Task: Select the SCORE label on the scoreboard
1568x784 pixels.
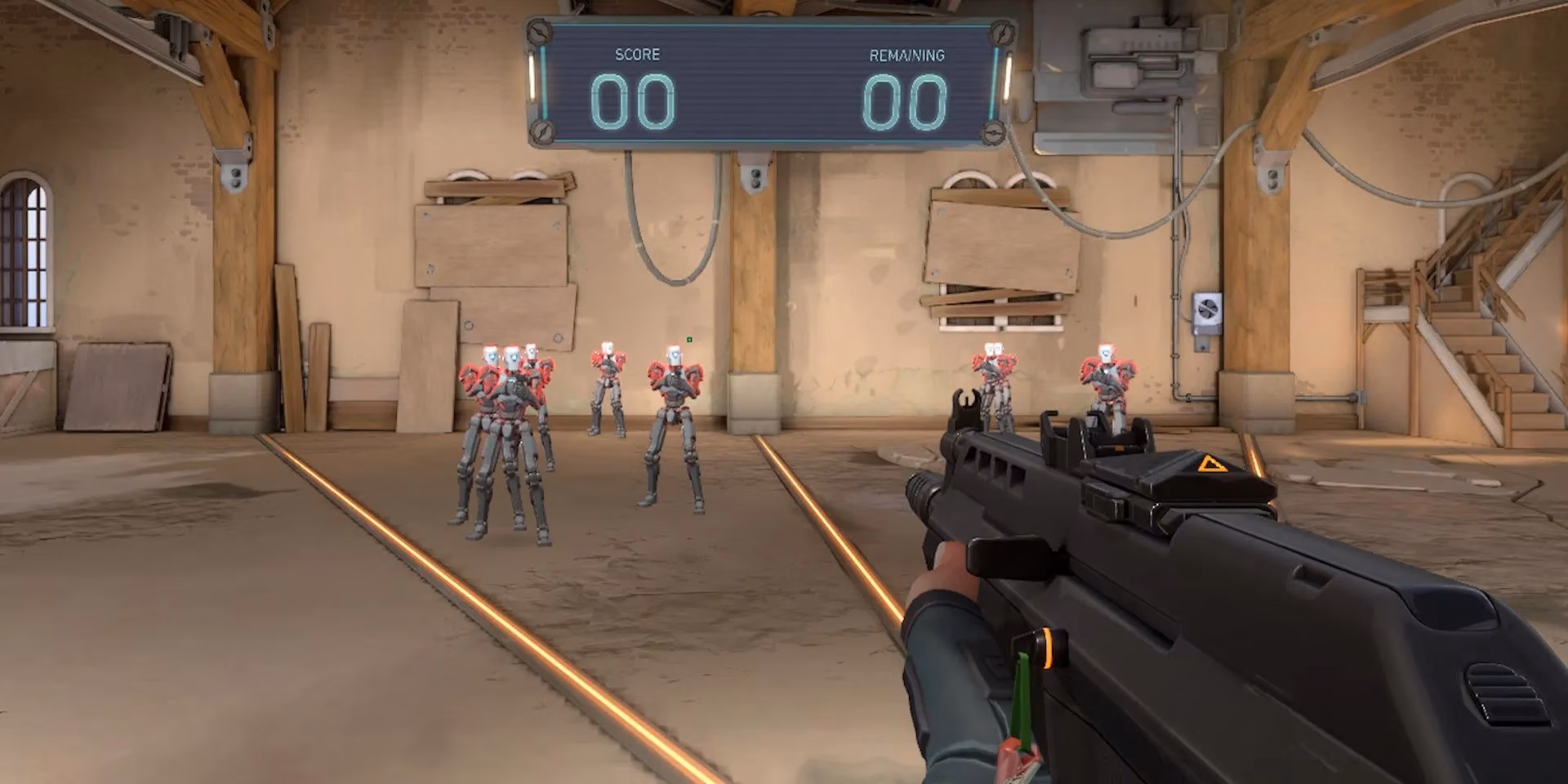Action: click(x=638, y=55)
